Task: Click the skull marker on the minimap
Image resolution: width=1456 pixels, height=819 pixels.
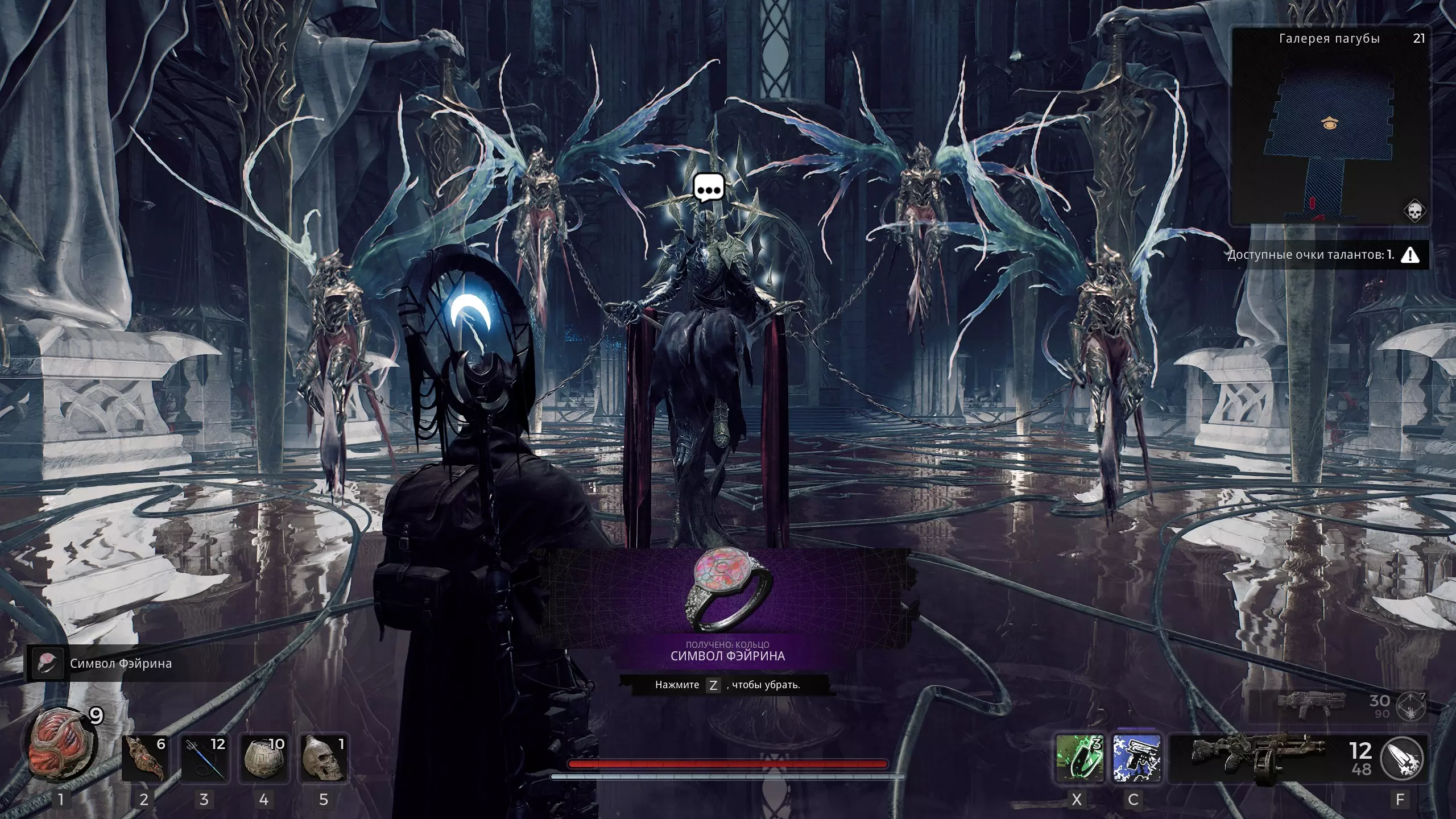Action: [x=1414, y=211]
